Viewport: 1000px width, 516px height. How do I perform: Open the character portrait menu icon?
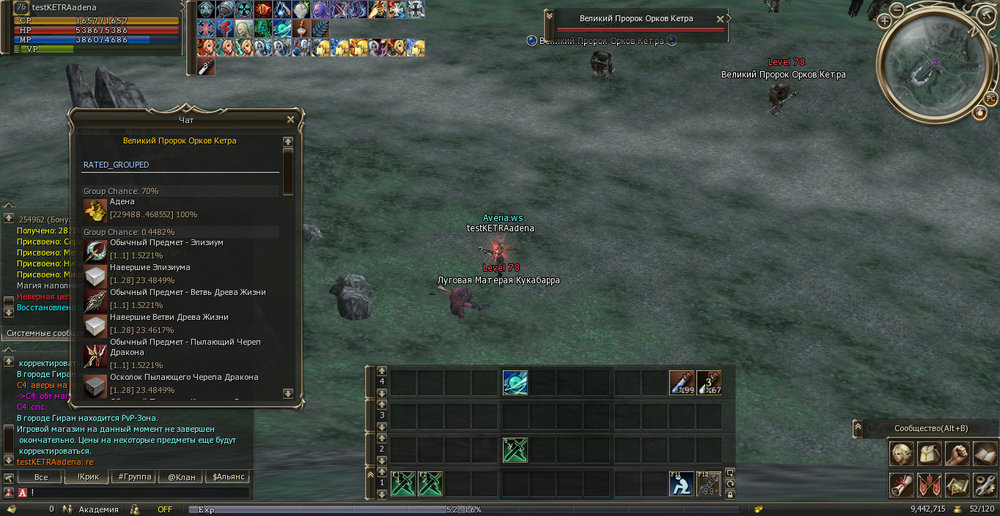(x=903, y=453)
